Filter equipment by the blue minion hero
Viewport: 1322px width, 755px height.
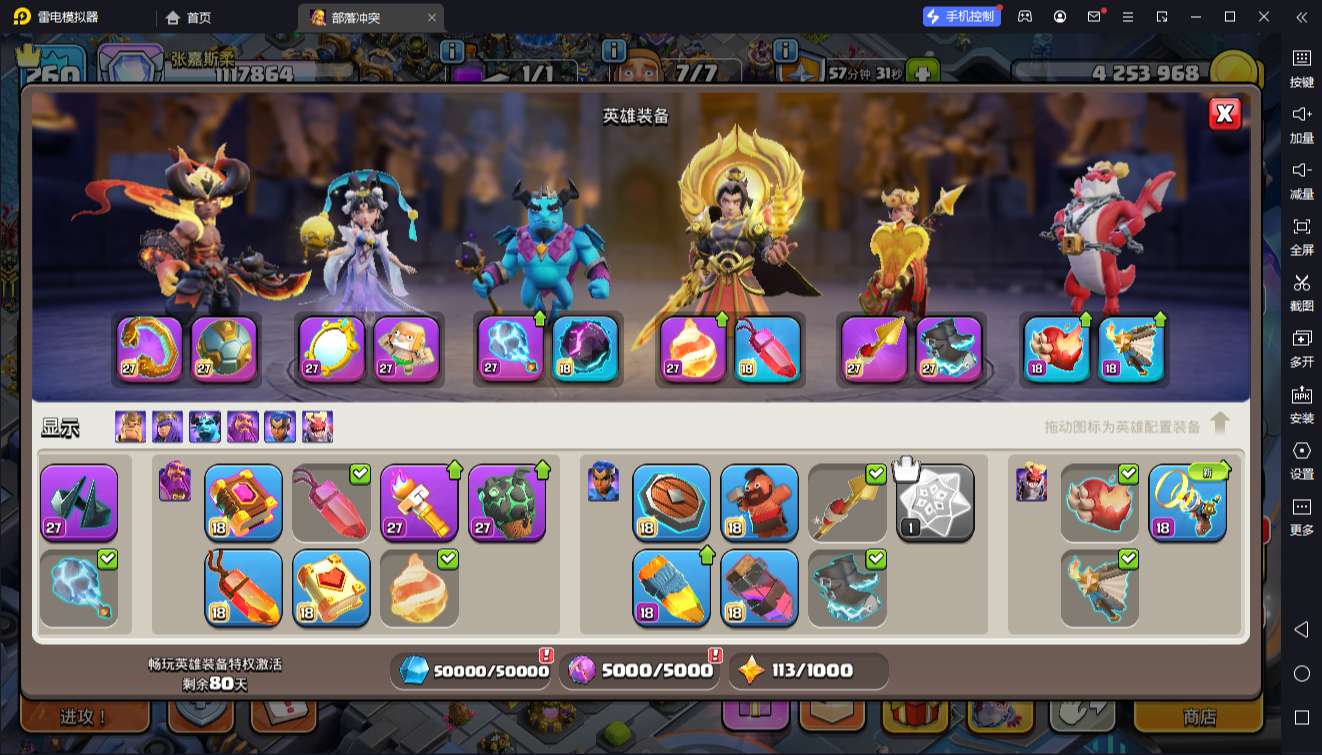coord(205,427)
